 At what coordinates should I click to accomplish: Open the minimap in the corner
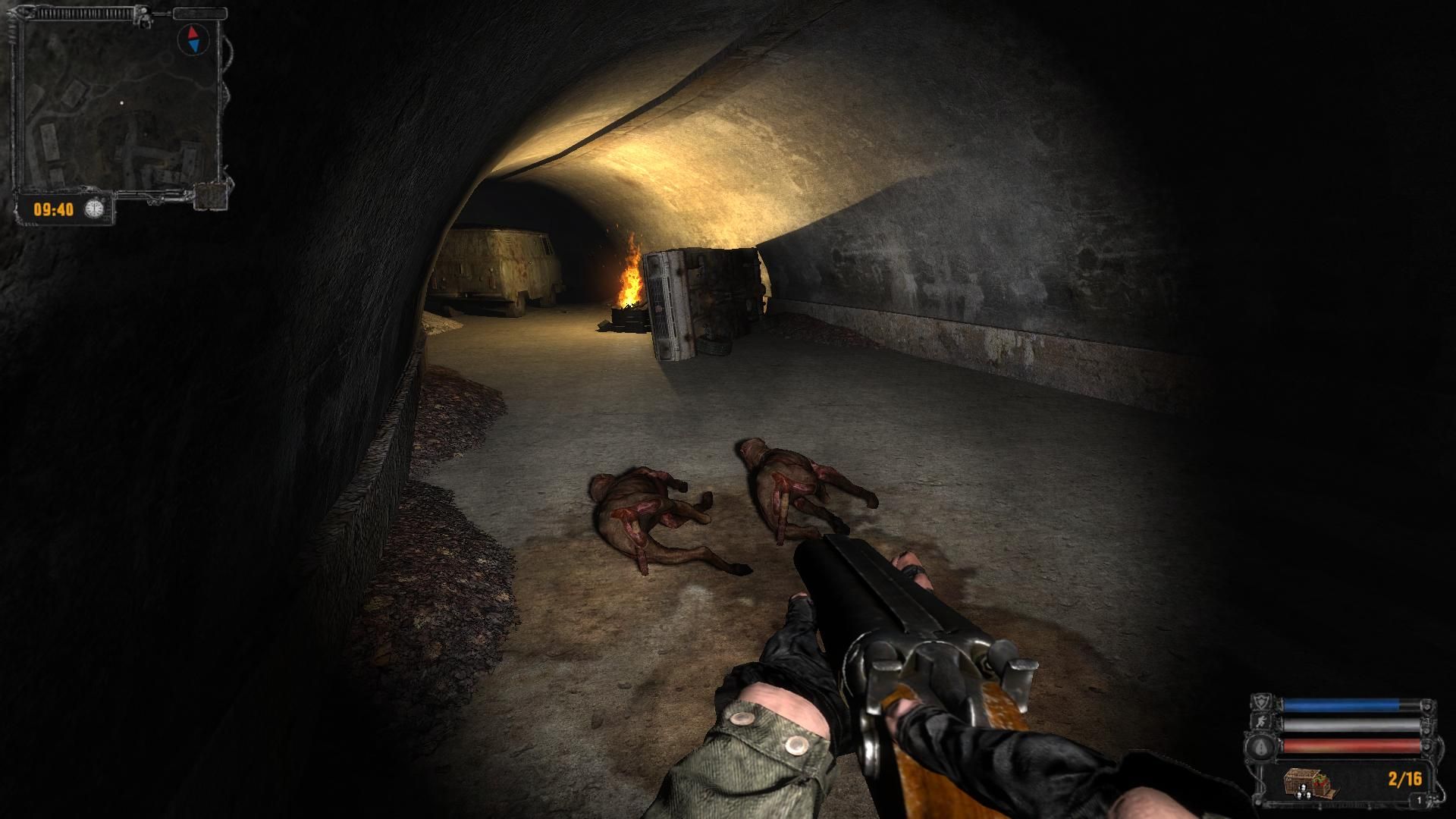(118, 106)
